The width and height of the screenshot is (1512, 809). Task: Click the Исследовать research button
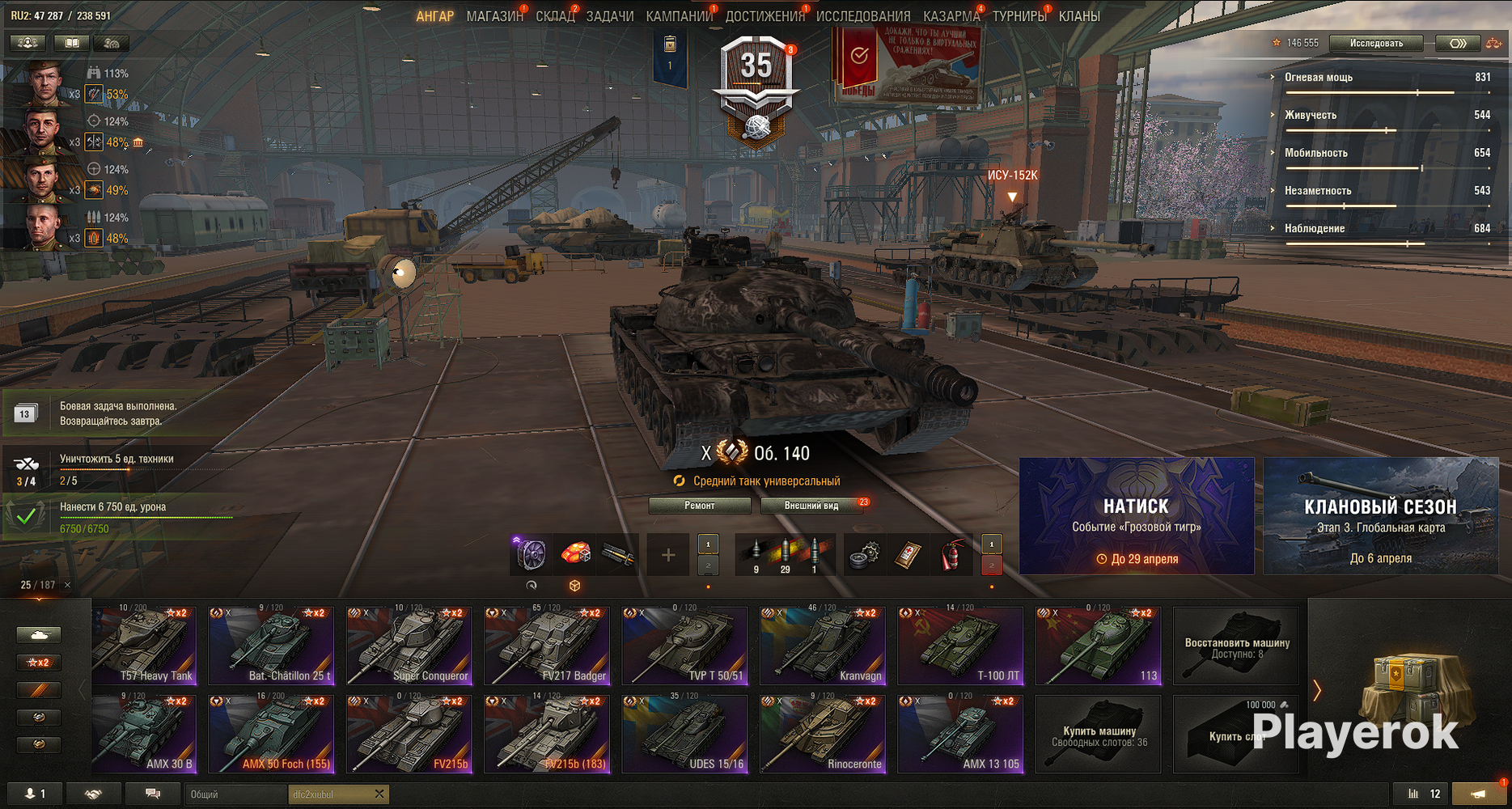pyautogui.click(x=1375, y=44)
